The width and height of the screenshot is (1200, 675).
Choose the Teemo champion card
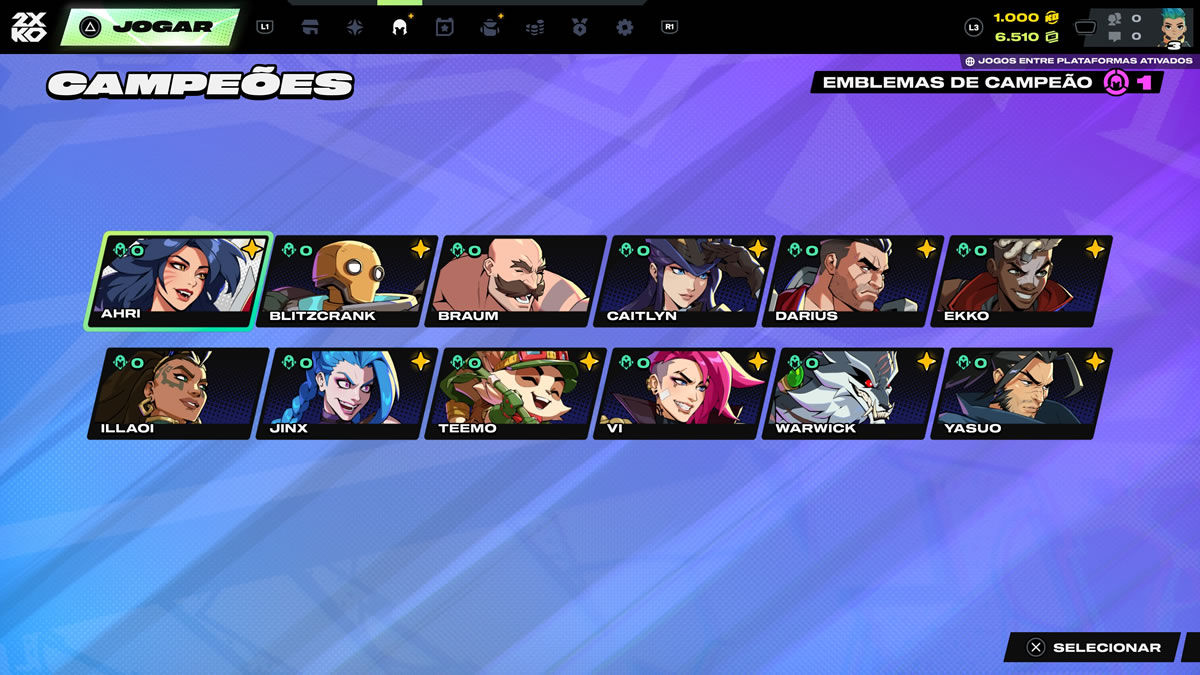click(x=519, y=393)
